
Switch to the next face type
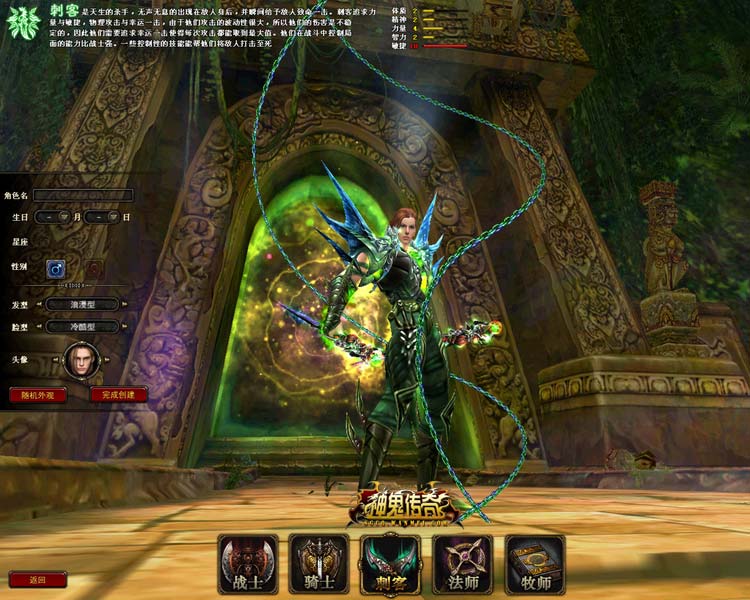(x=126, y=327)
